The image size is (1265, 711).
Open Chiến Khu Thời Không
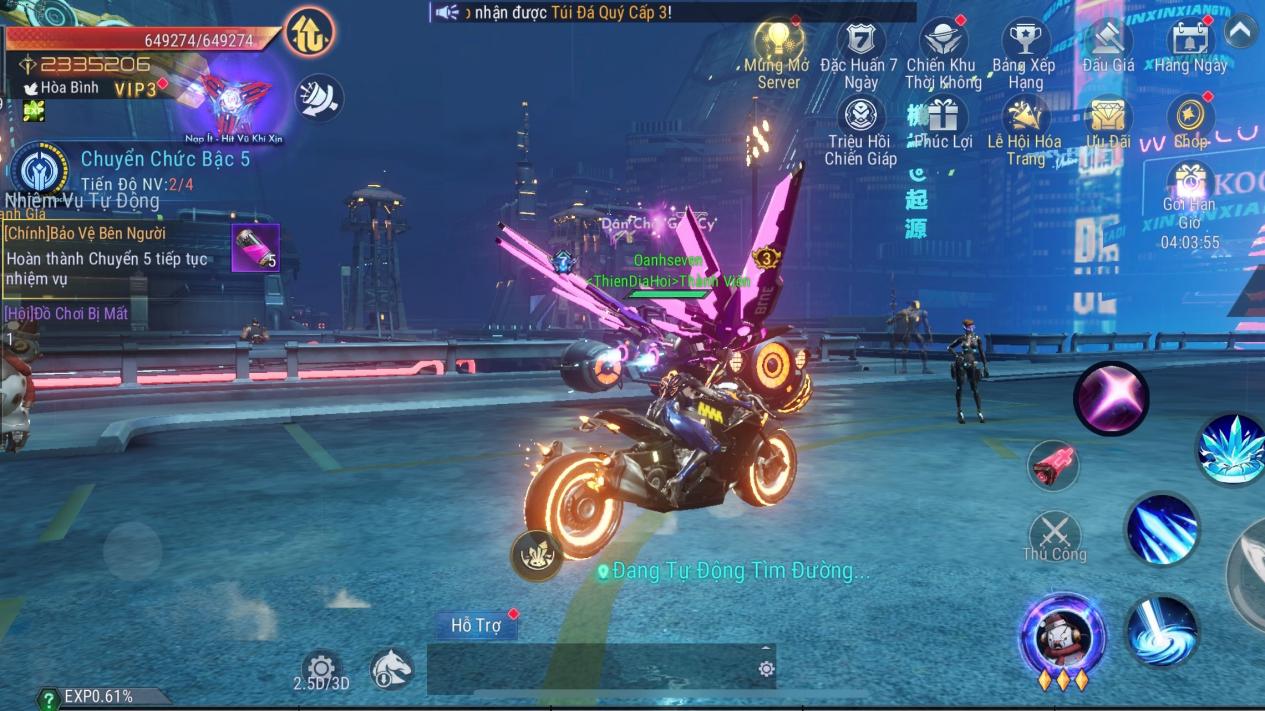pyautogui.click(x=942, y=43)
